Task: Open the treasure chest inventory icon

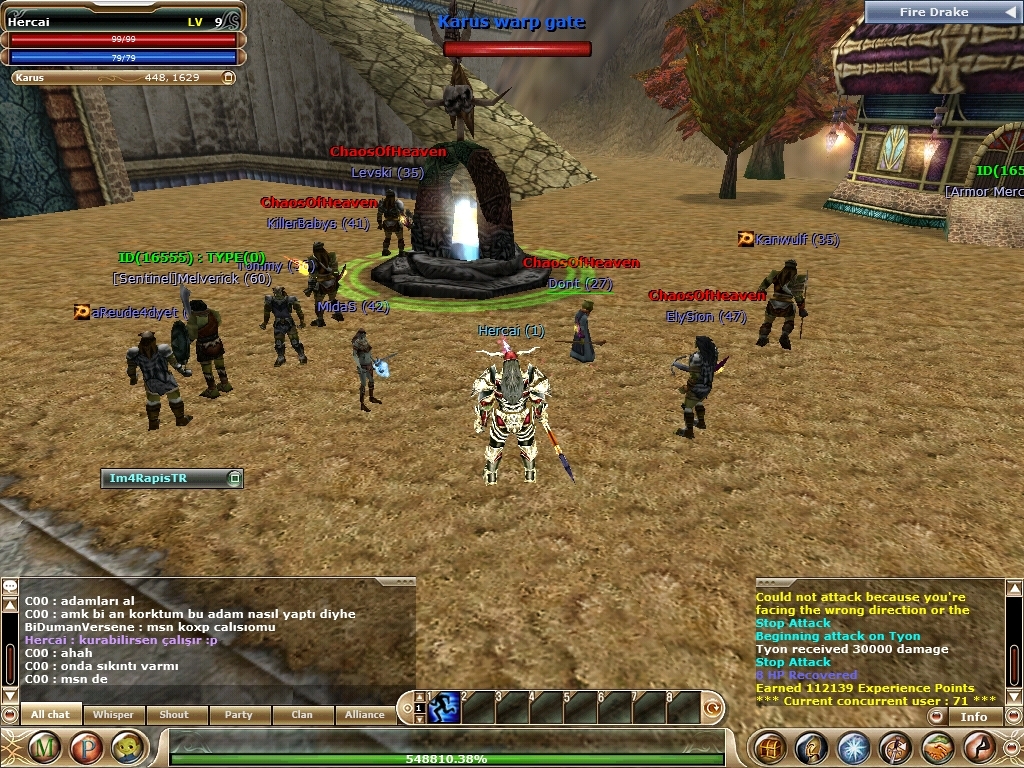Action: [x=769, y=747]
